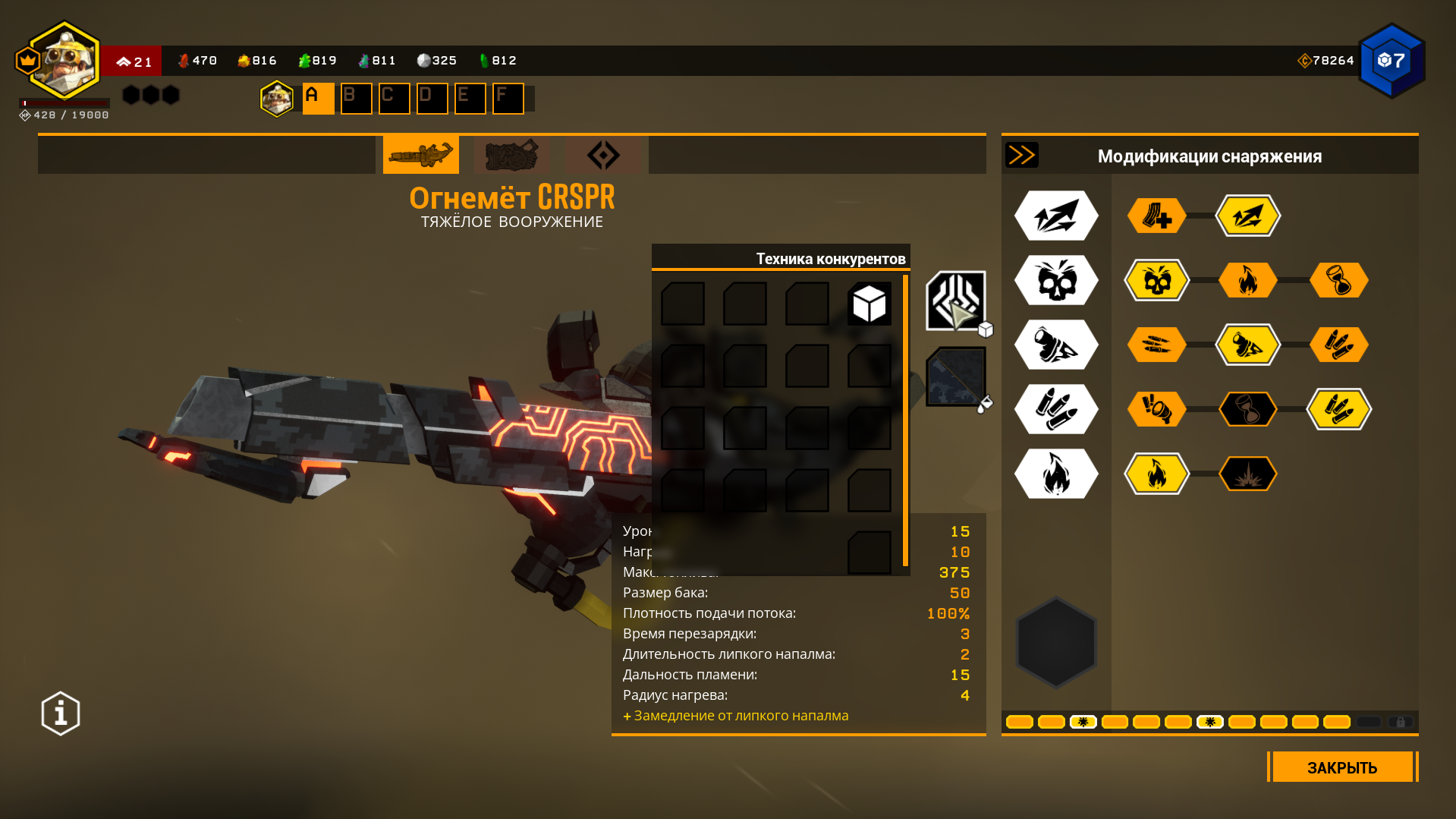The image size is (1456, 819).
Task: Click the blue level 7 rank badge
Action: tap(1392, 61)
